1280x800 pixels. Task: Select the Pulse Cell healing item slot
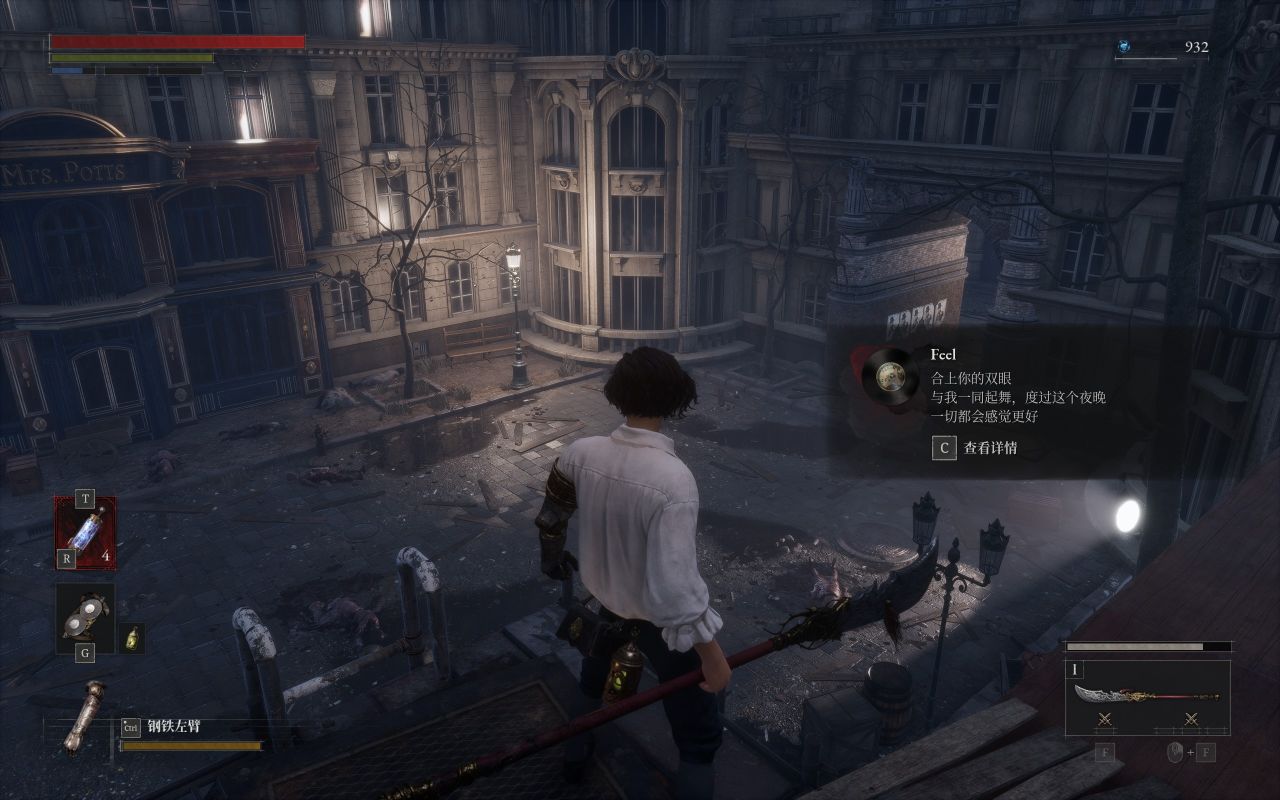(x=85, y=532)
